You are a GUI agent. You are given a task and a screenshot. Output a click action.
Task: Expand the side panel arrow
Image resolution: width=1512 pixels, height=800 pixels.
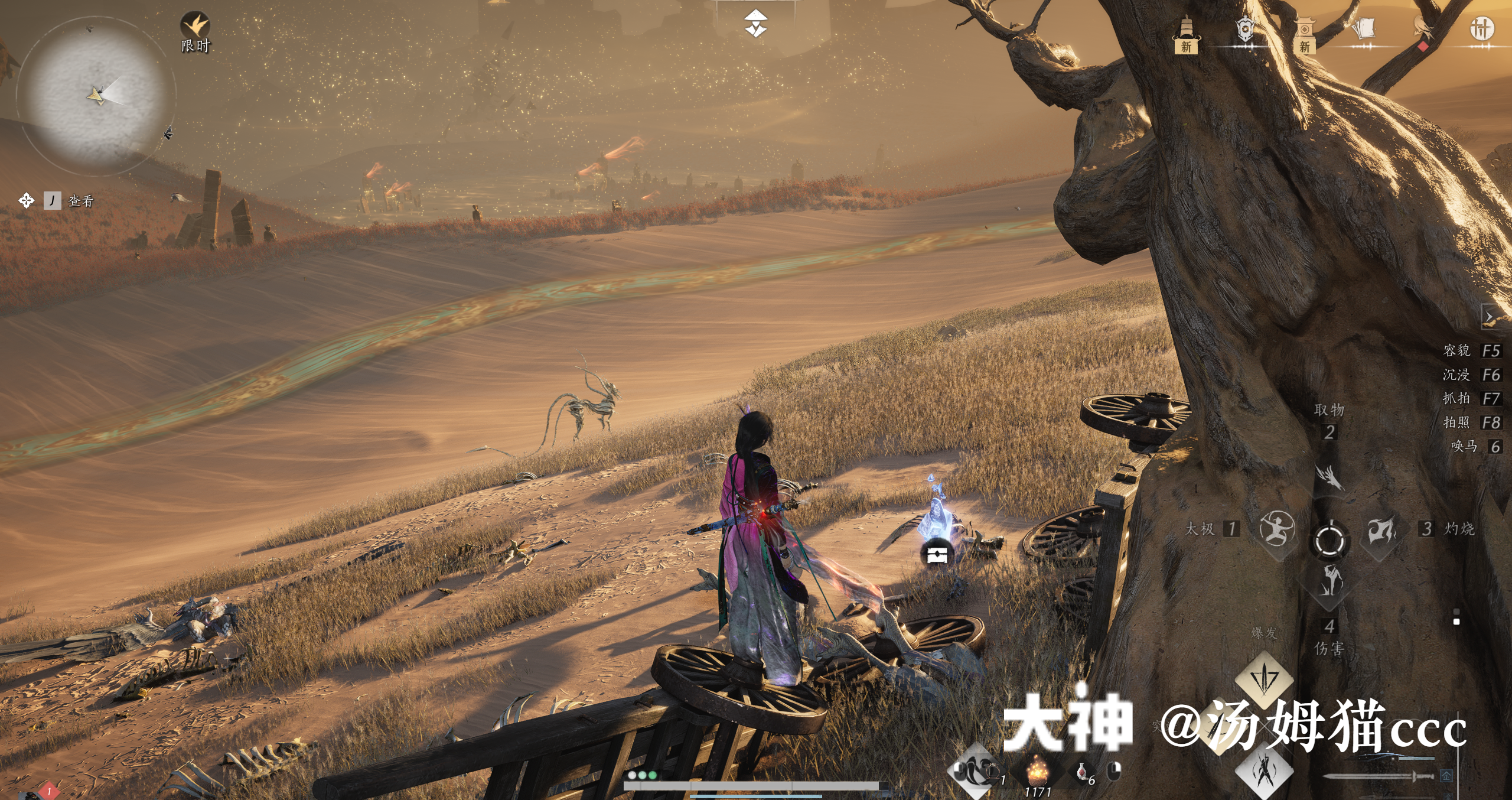(1490, 317)
